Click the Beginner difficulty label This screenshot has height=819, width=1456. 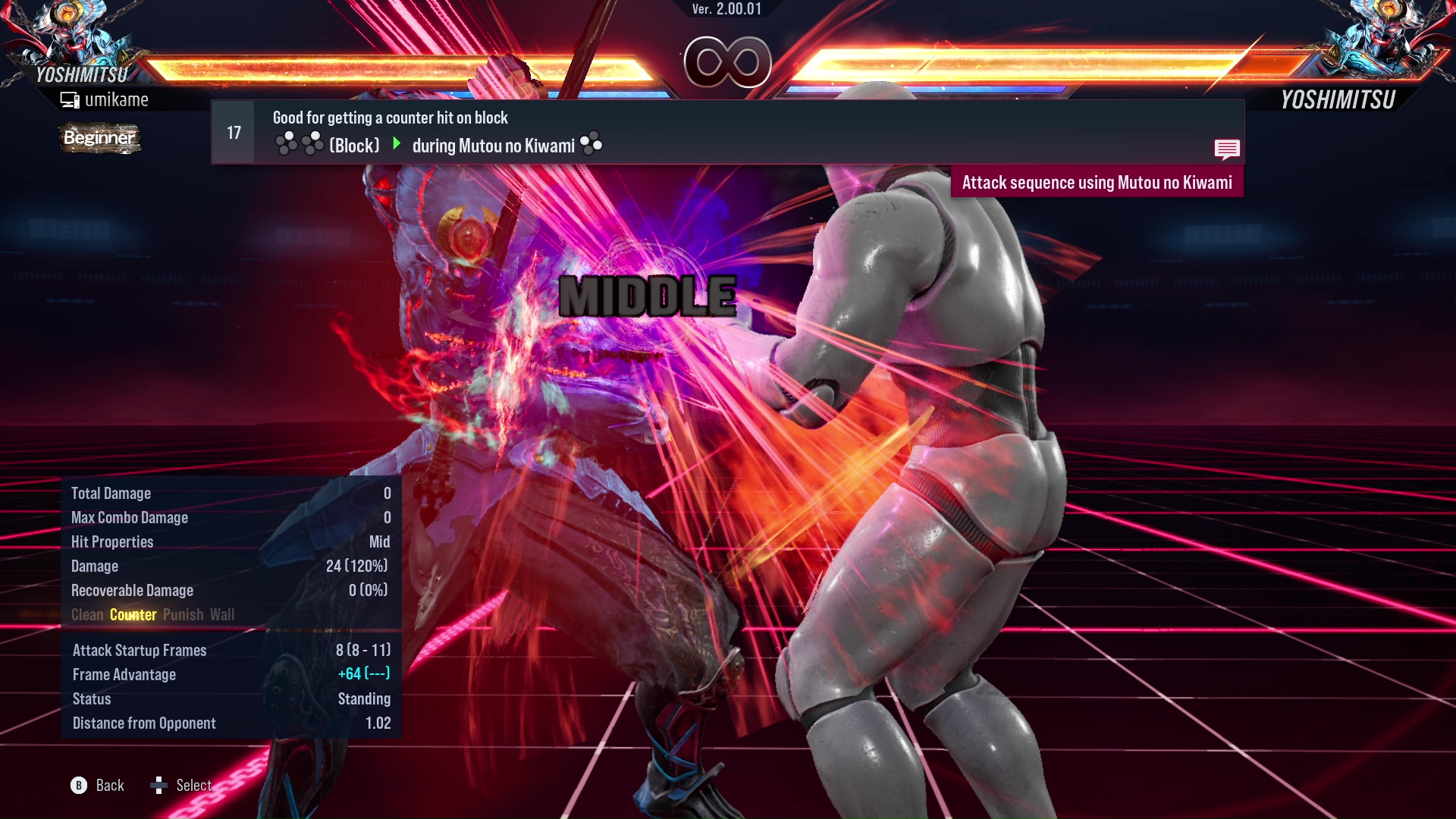pos(99,139)
